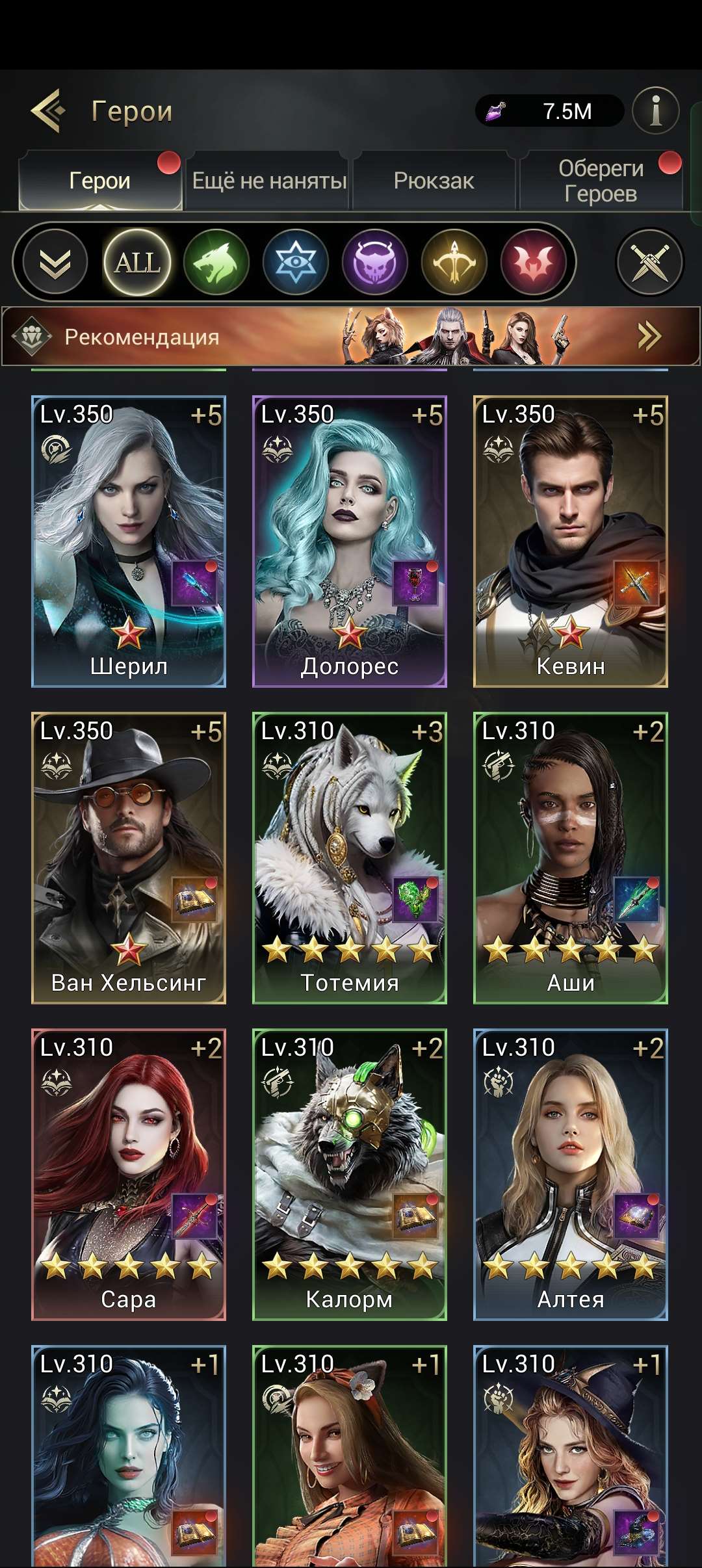Filter heroes by green wolf faction
Image resolution: width=702 pixels, height=1568 pixels.
point(216,263)
